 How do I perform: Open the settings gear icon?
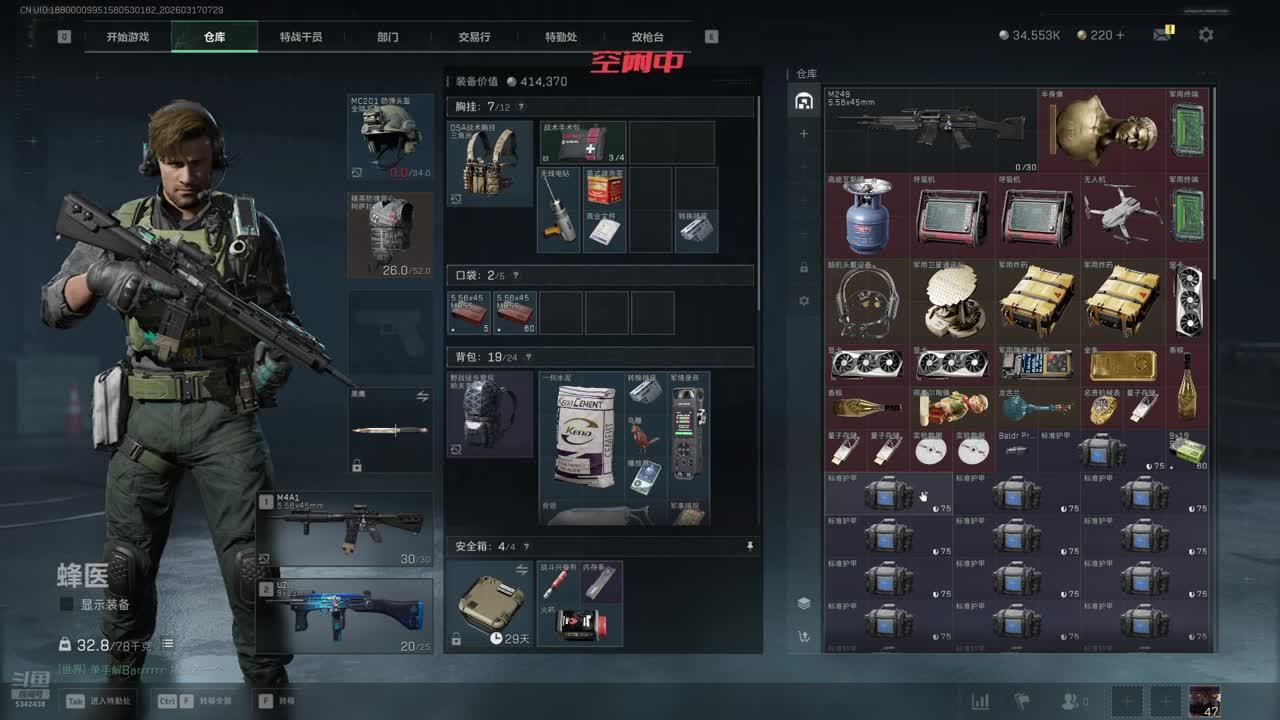click(x=1206, y=35)
